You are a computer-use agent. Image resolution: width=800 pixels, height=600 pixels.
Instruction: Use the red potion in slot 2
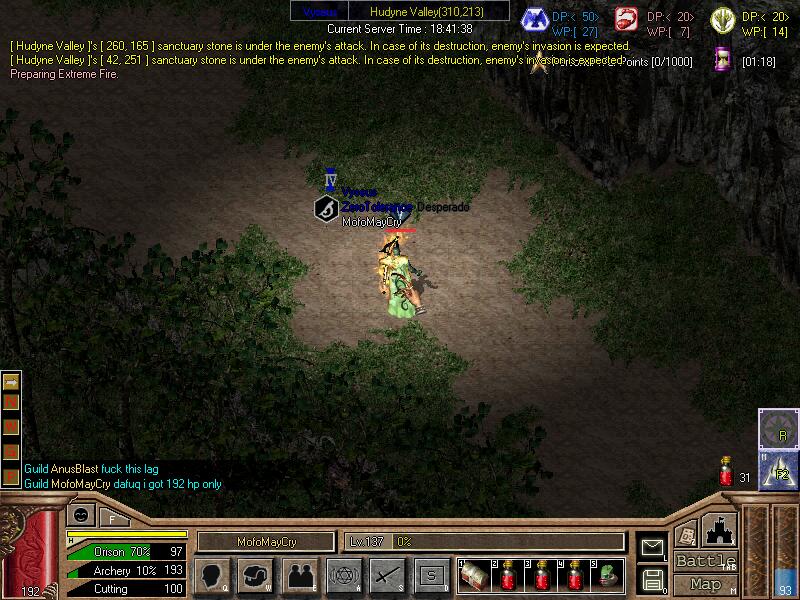point(508,575)
